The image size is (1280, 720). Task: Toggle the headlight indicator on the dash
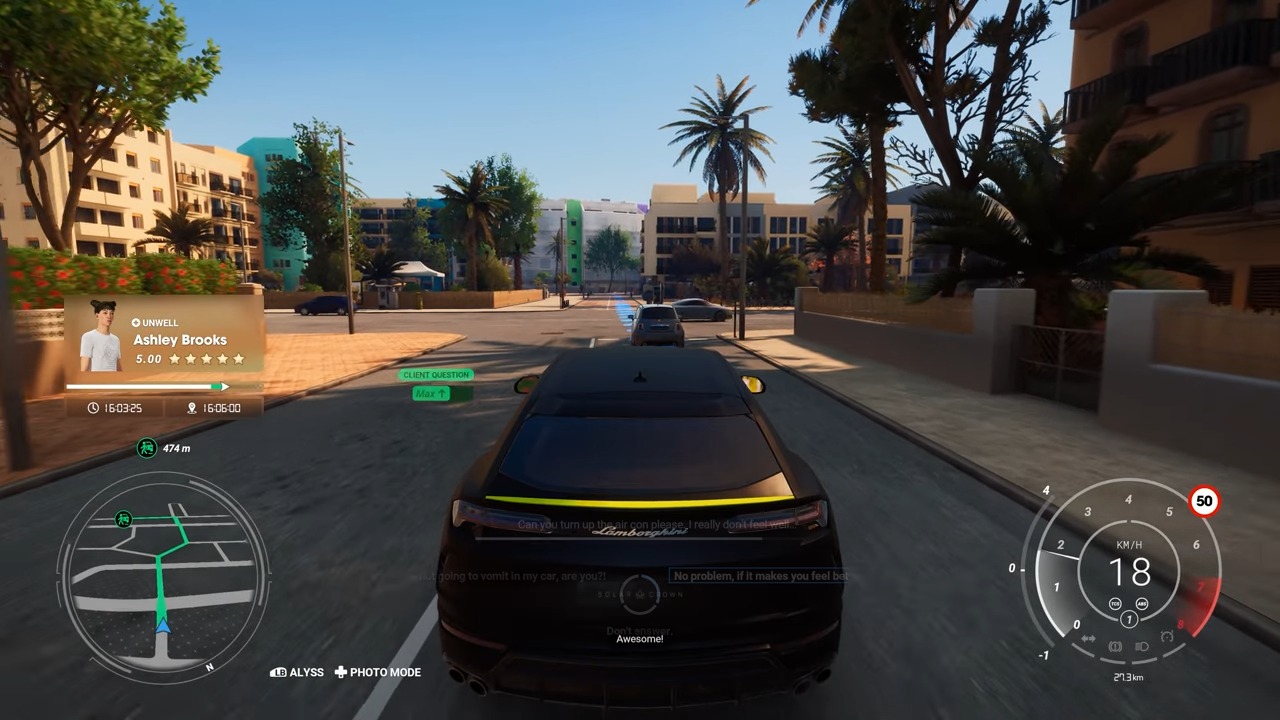1141,647
